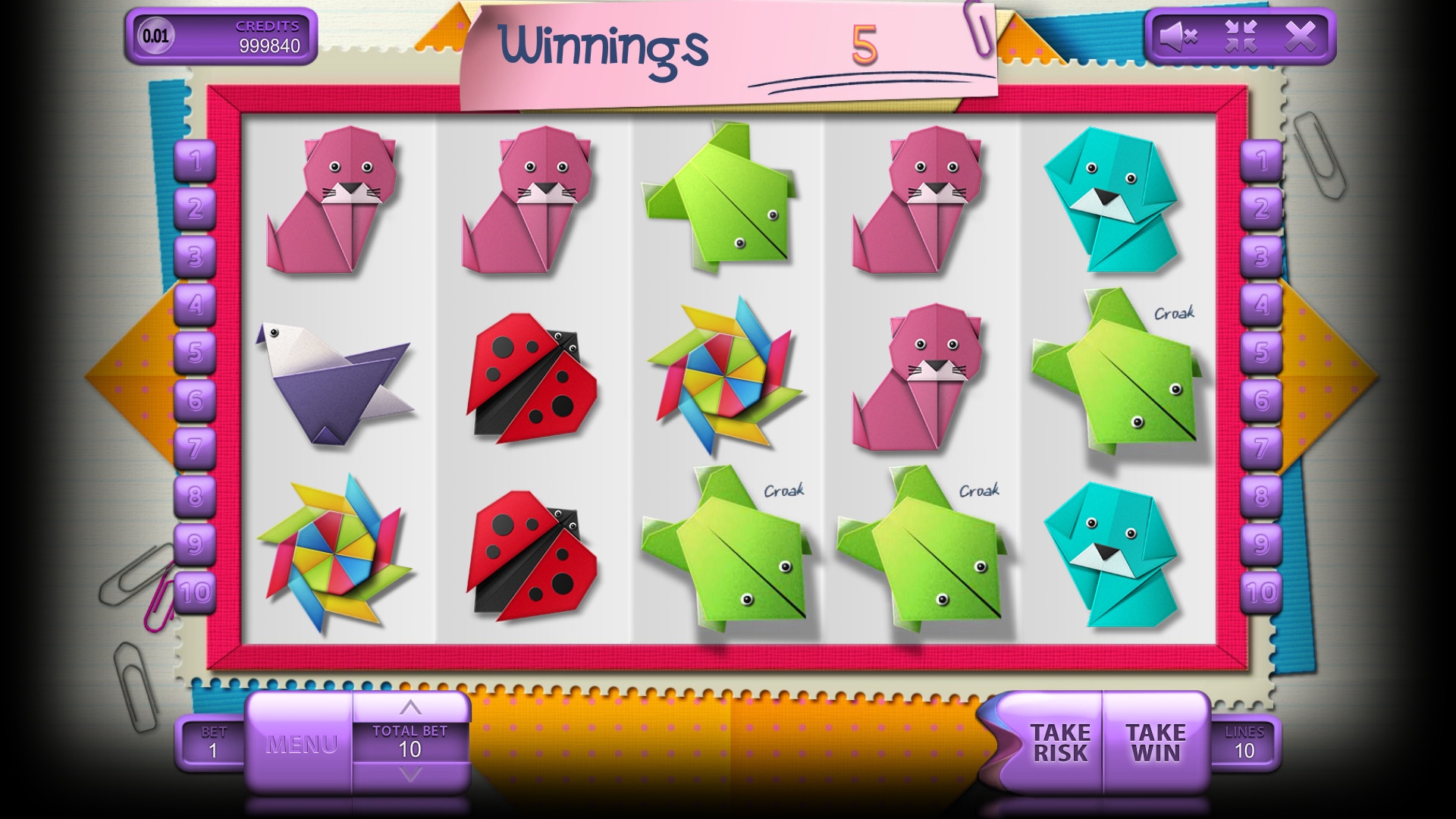
Task: Adjust the LINES count panel
Action: point(1244,743)
